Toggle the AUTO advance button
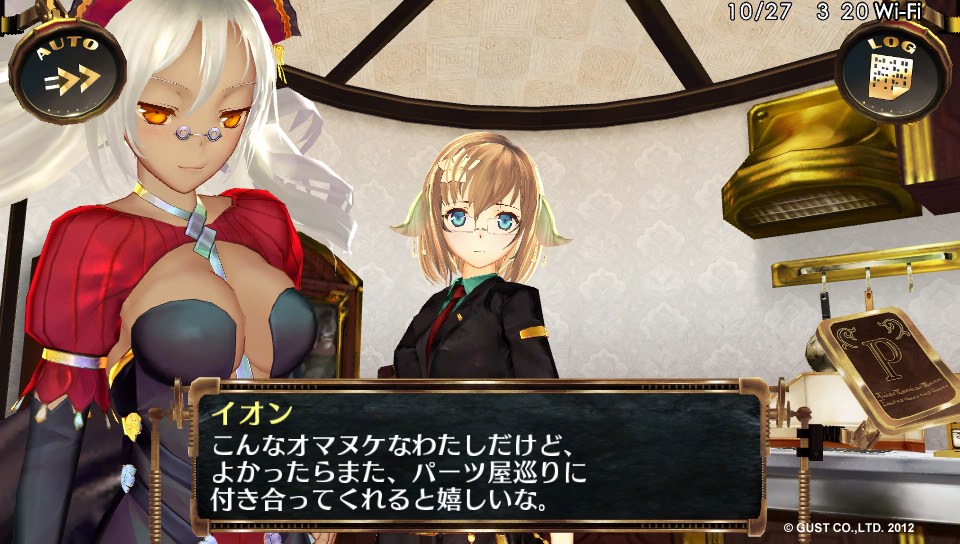 click(x=67, y=70)
